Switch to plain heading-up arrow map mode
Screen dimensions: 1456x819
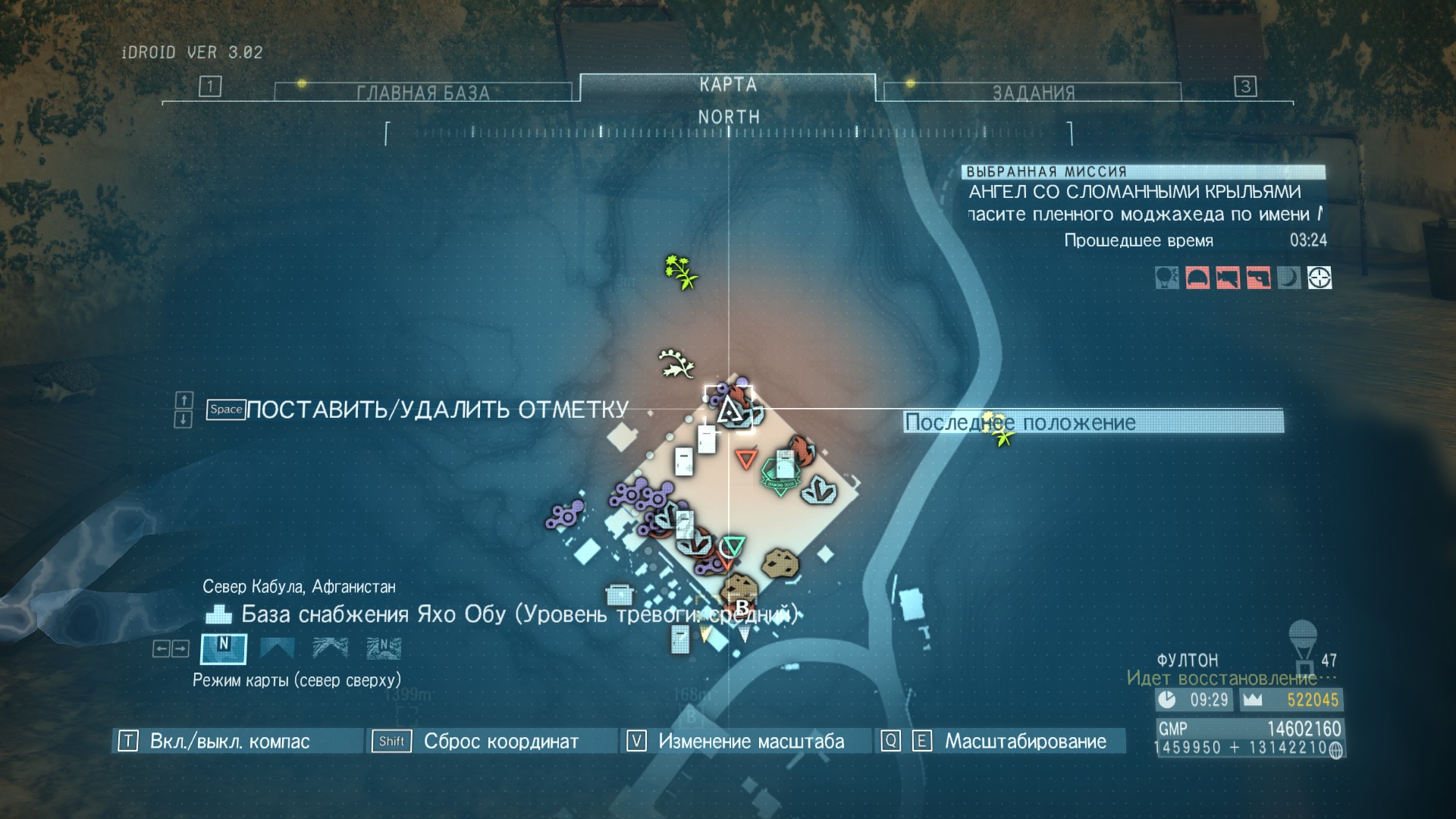point(277,648)
